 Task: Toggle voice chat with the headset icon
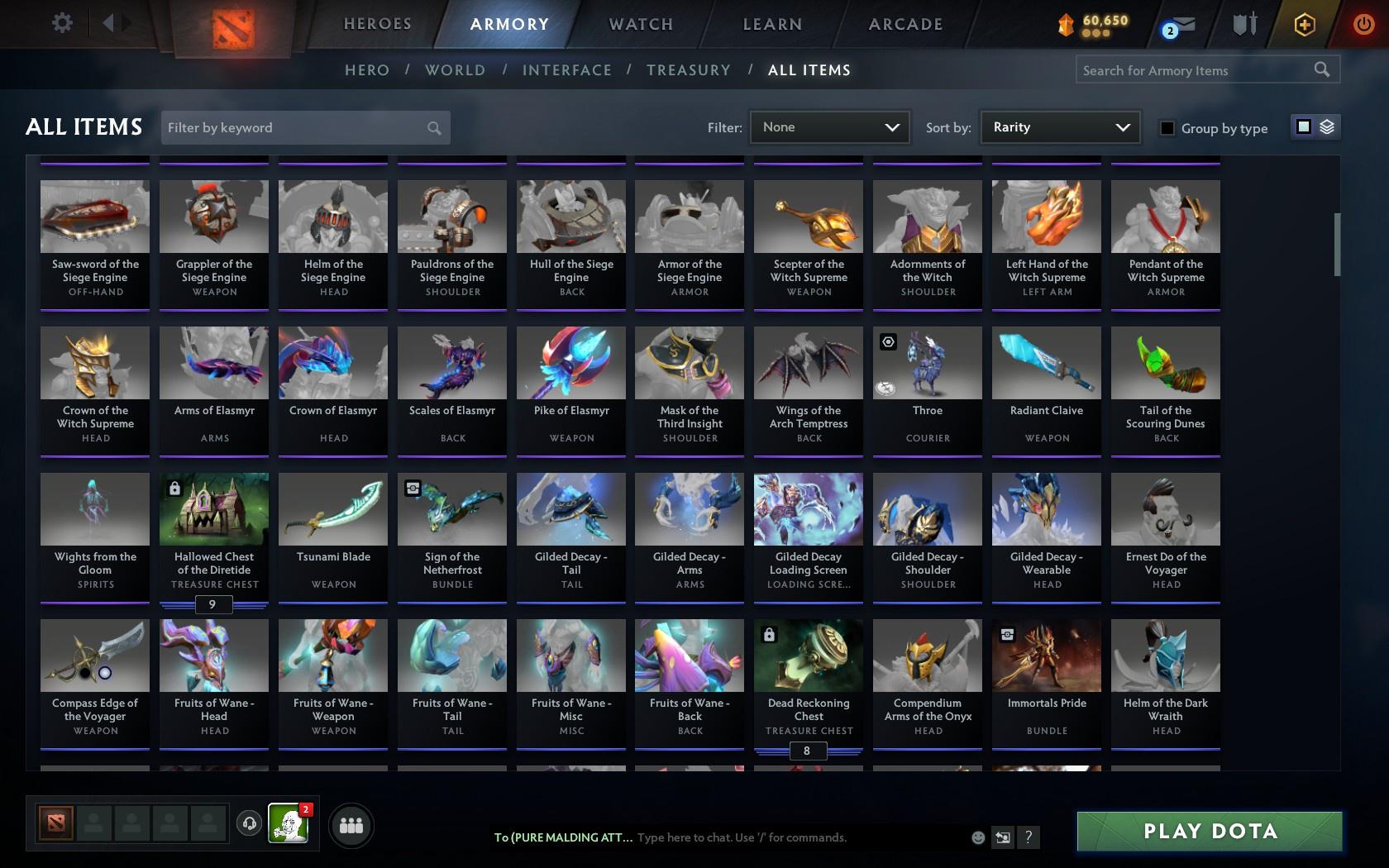tap(250, 825)
